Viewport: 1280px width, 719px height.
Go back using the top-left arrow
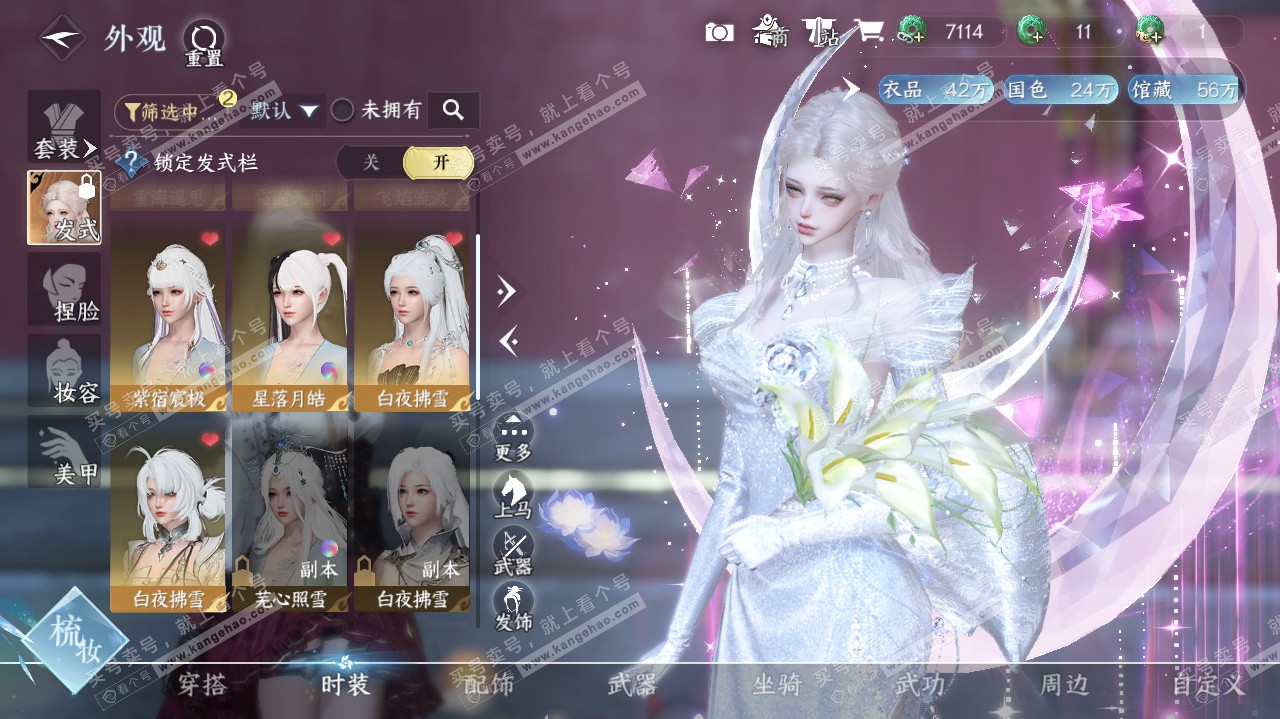[62, 38]
